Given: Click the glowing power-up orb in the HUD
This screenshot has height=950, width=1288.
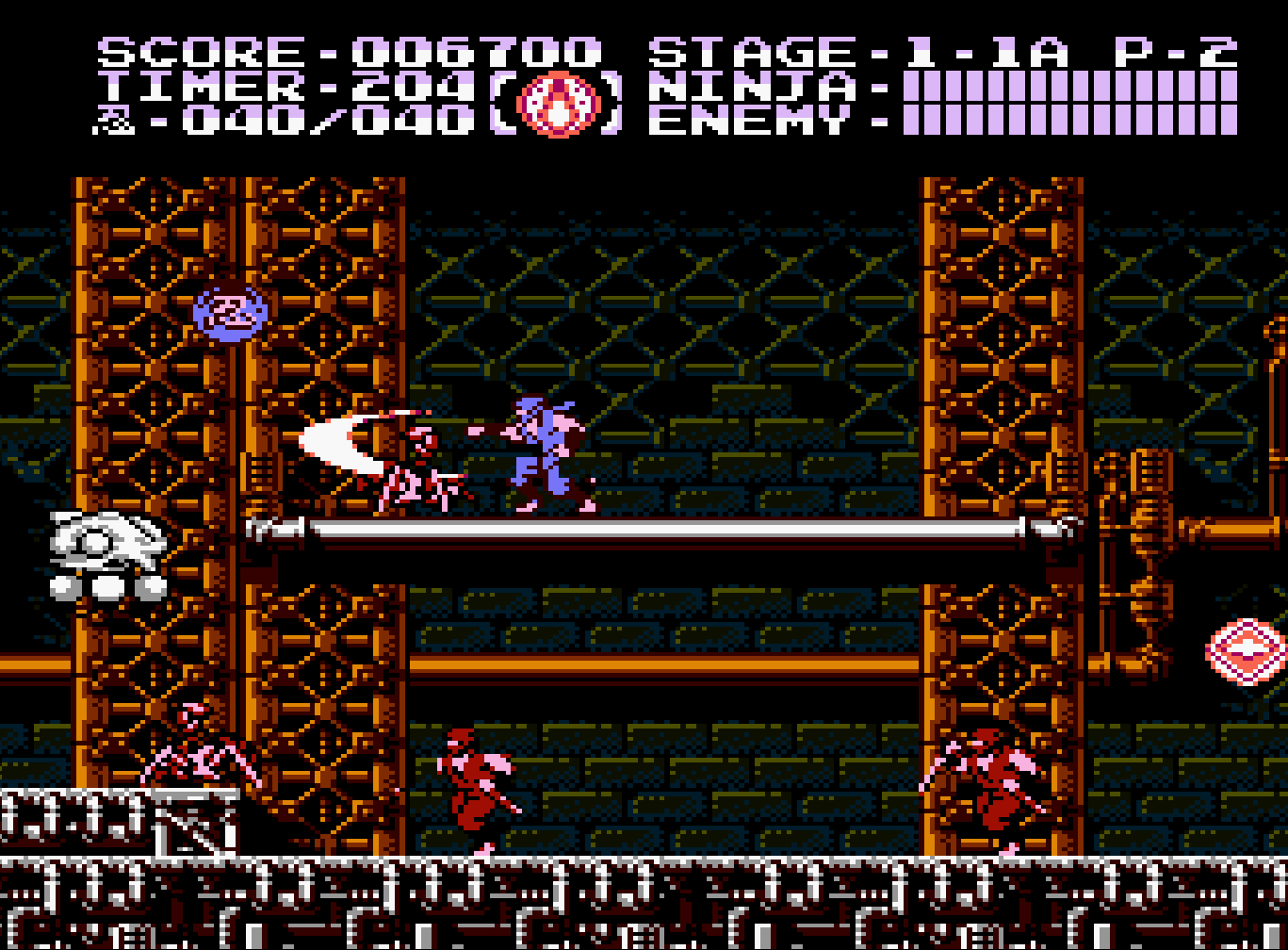Looking at the screenshot, I should (558, 104).
